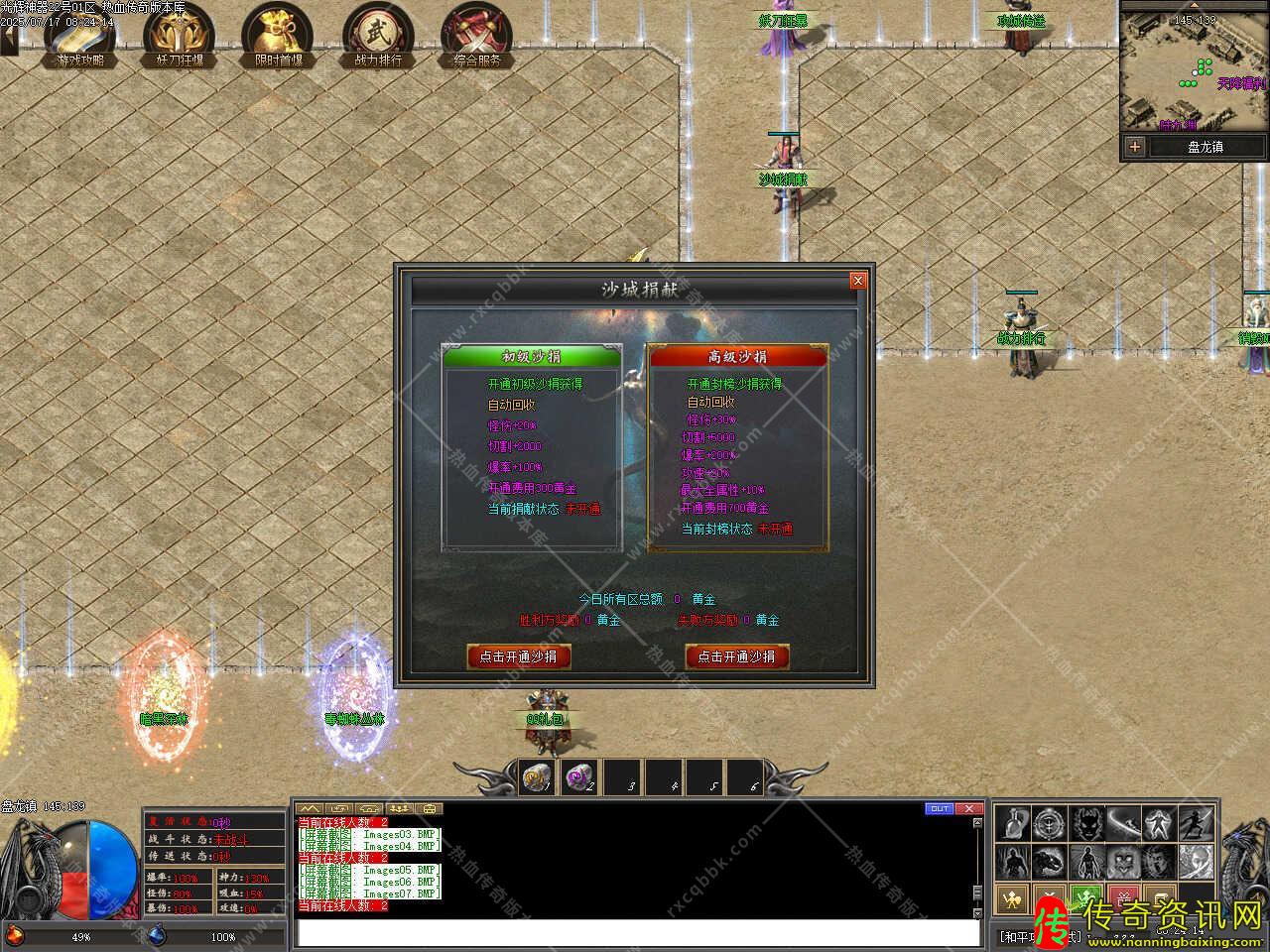The width and height of the screenshot is (1270, 952).
Task: Click the blue OUT button on the chat box
Action: [x=940, y=808]
